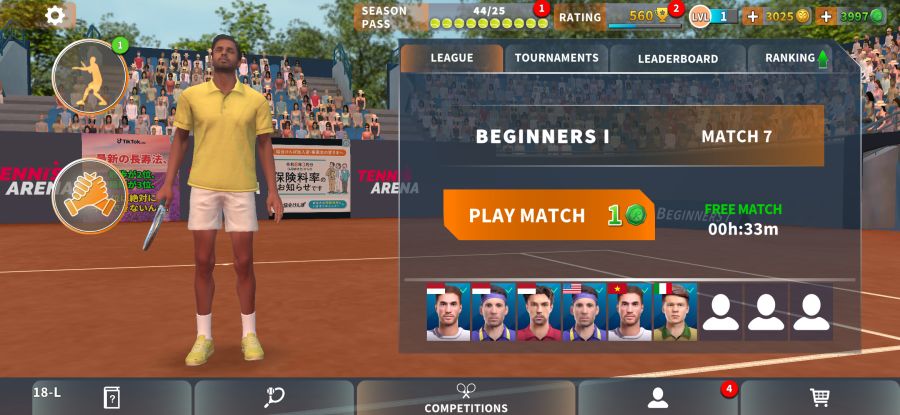Buy more green tennis ball currency
The image size is (900, 415).
(x=826, y=16)
